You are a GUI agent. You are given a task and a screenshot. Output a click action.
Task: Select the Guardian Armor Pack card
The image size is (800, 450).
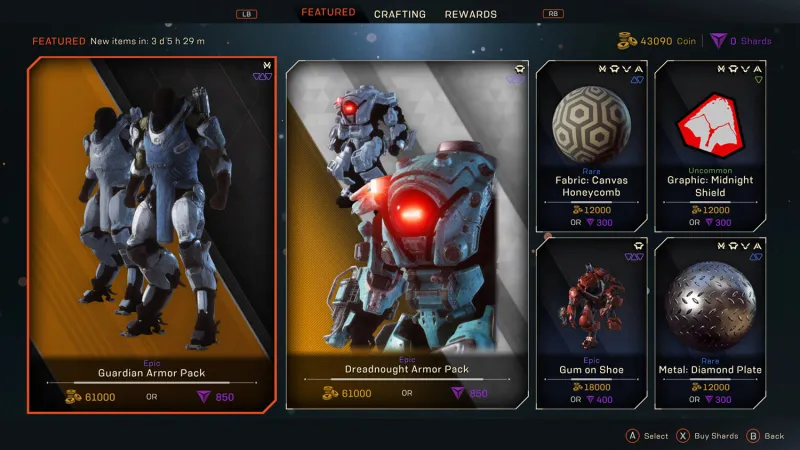(151, 234)
